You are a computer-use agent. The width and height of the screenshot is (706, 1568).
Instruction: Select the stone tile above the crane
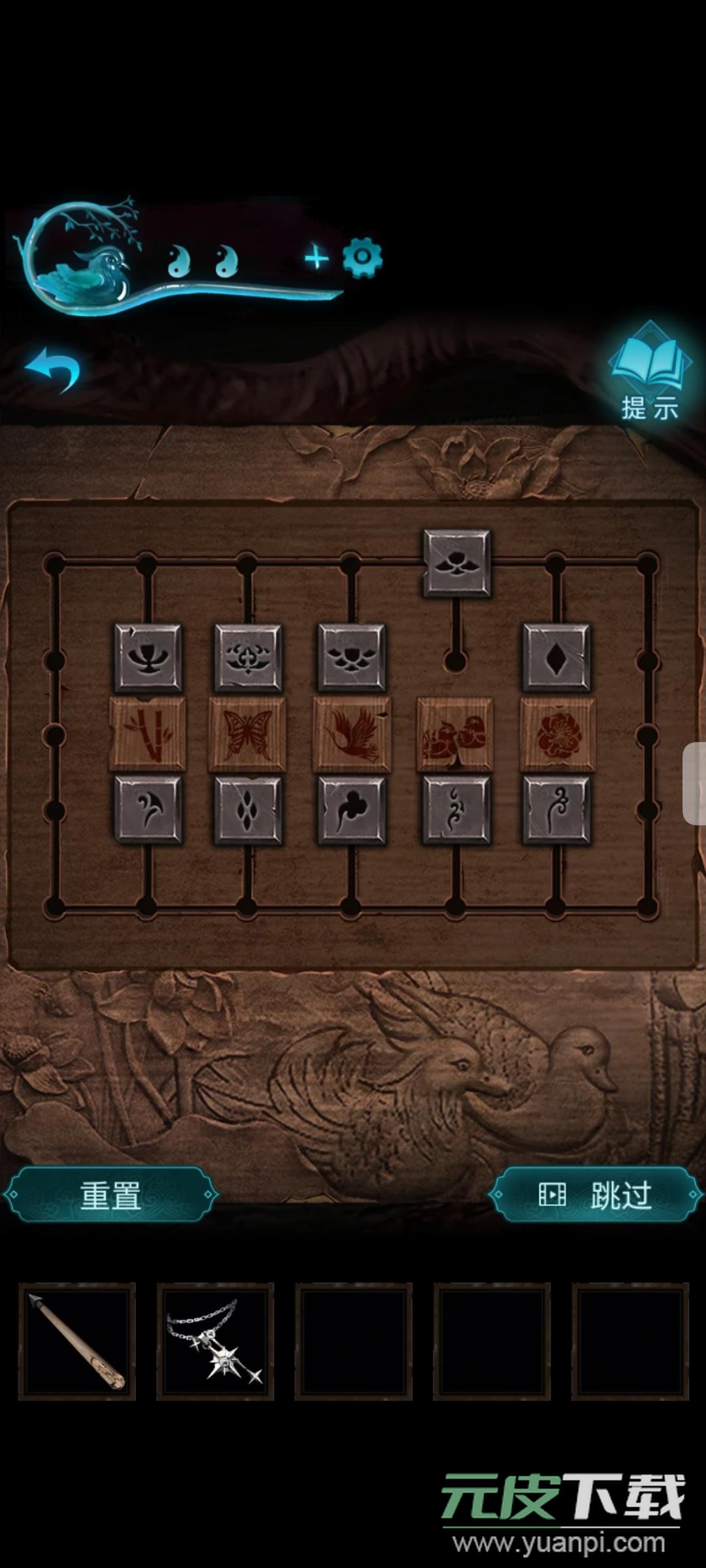point(352,658)
